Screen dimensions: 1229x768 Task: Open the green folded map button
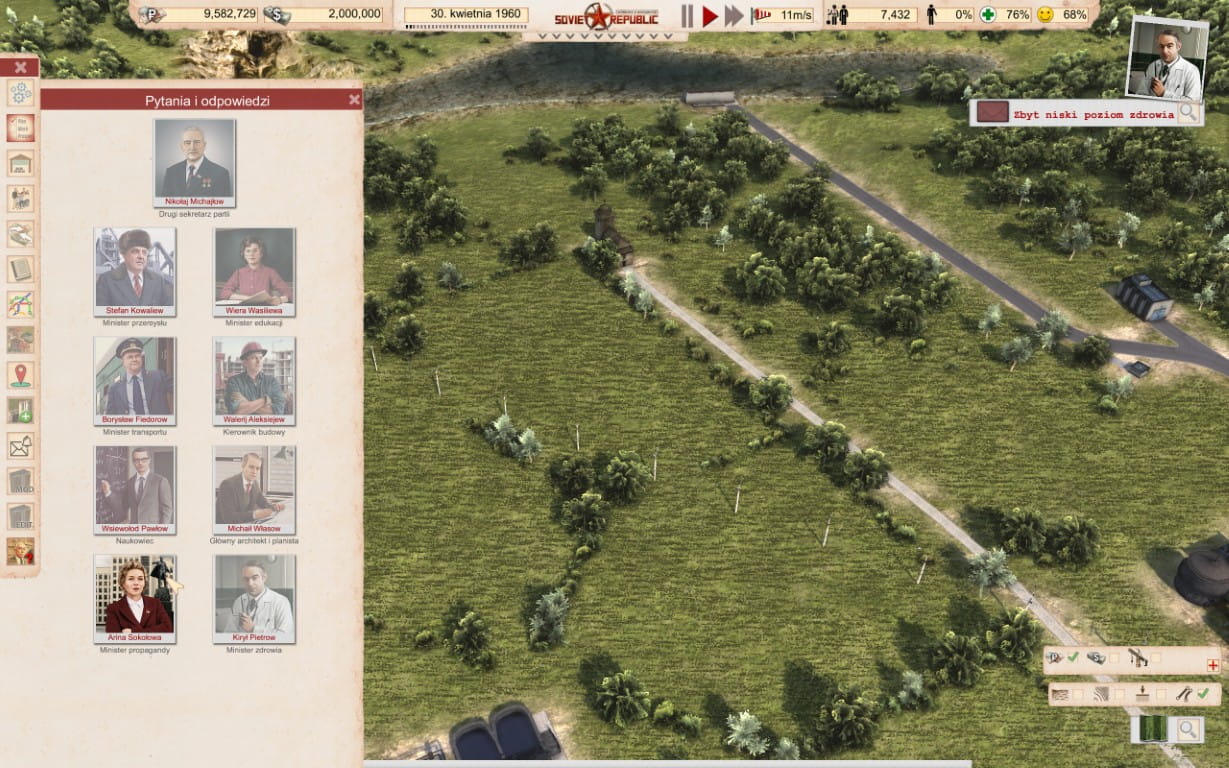[1153, 729]
